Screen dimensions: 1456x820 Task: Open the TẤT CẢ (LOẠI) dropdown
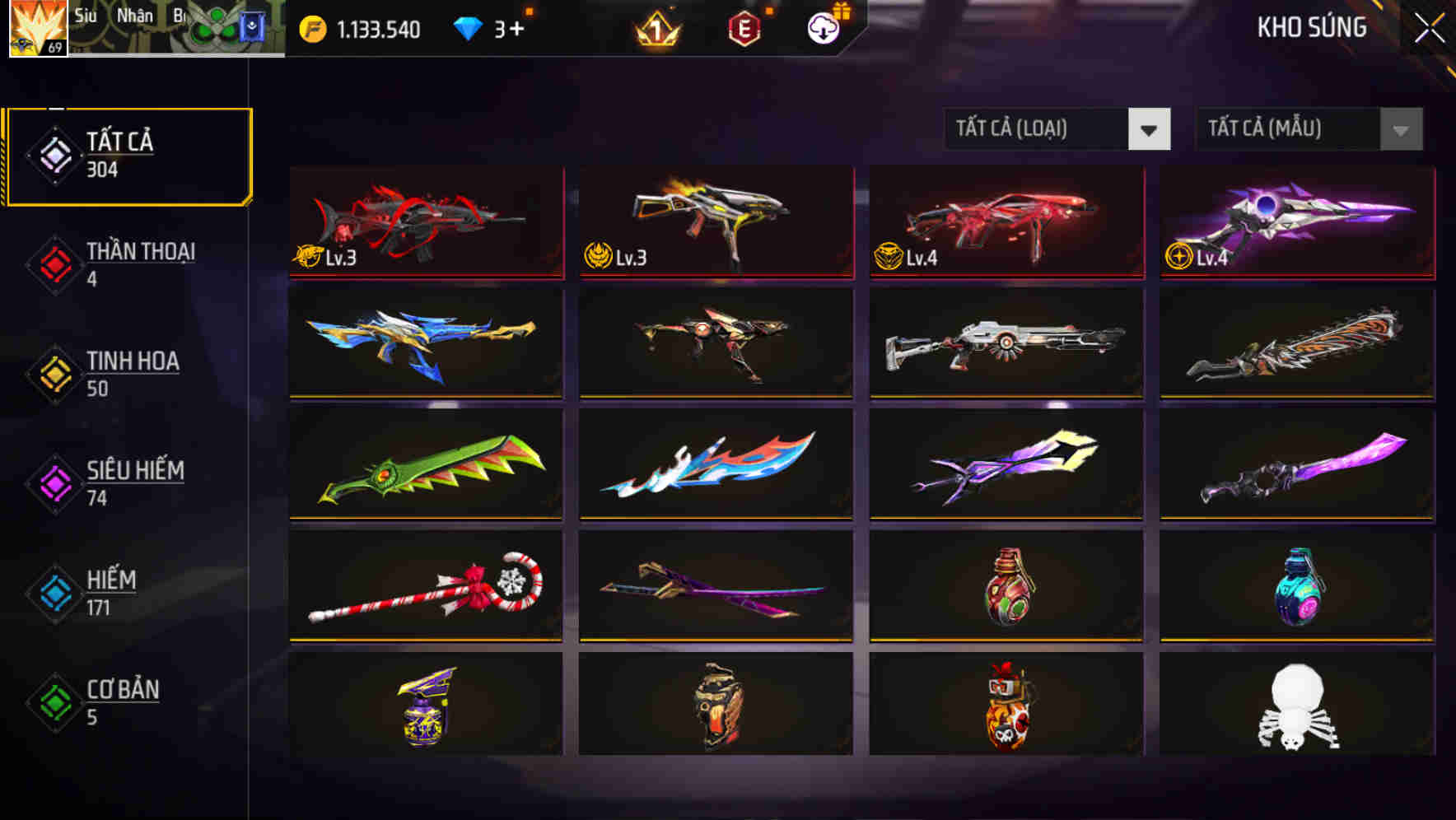1038,129
